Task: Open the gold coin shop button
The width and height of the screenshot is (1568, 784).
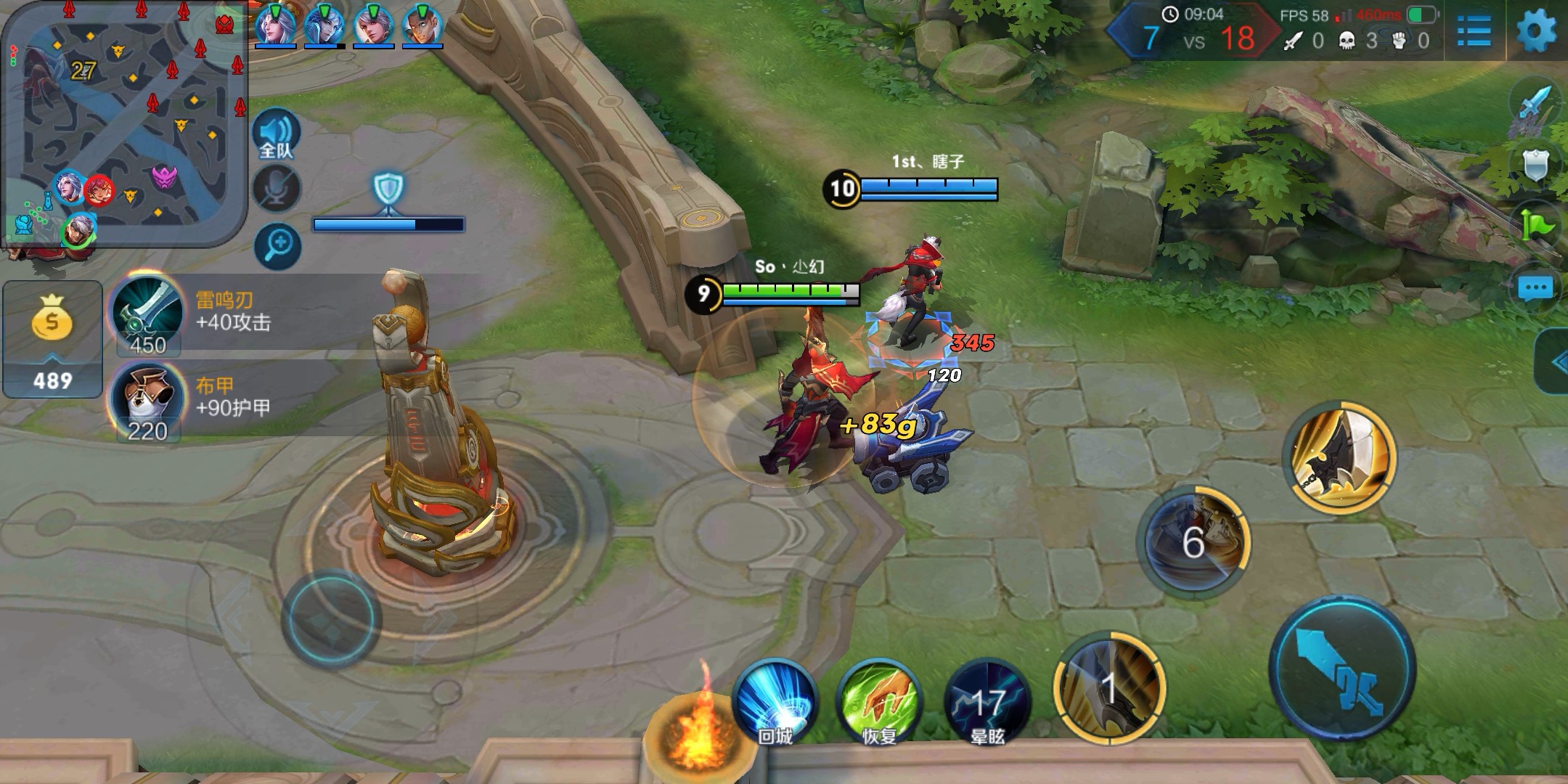Action: coord(52,339)
